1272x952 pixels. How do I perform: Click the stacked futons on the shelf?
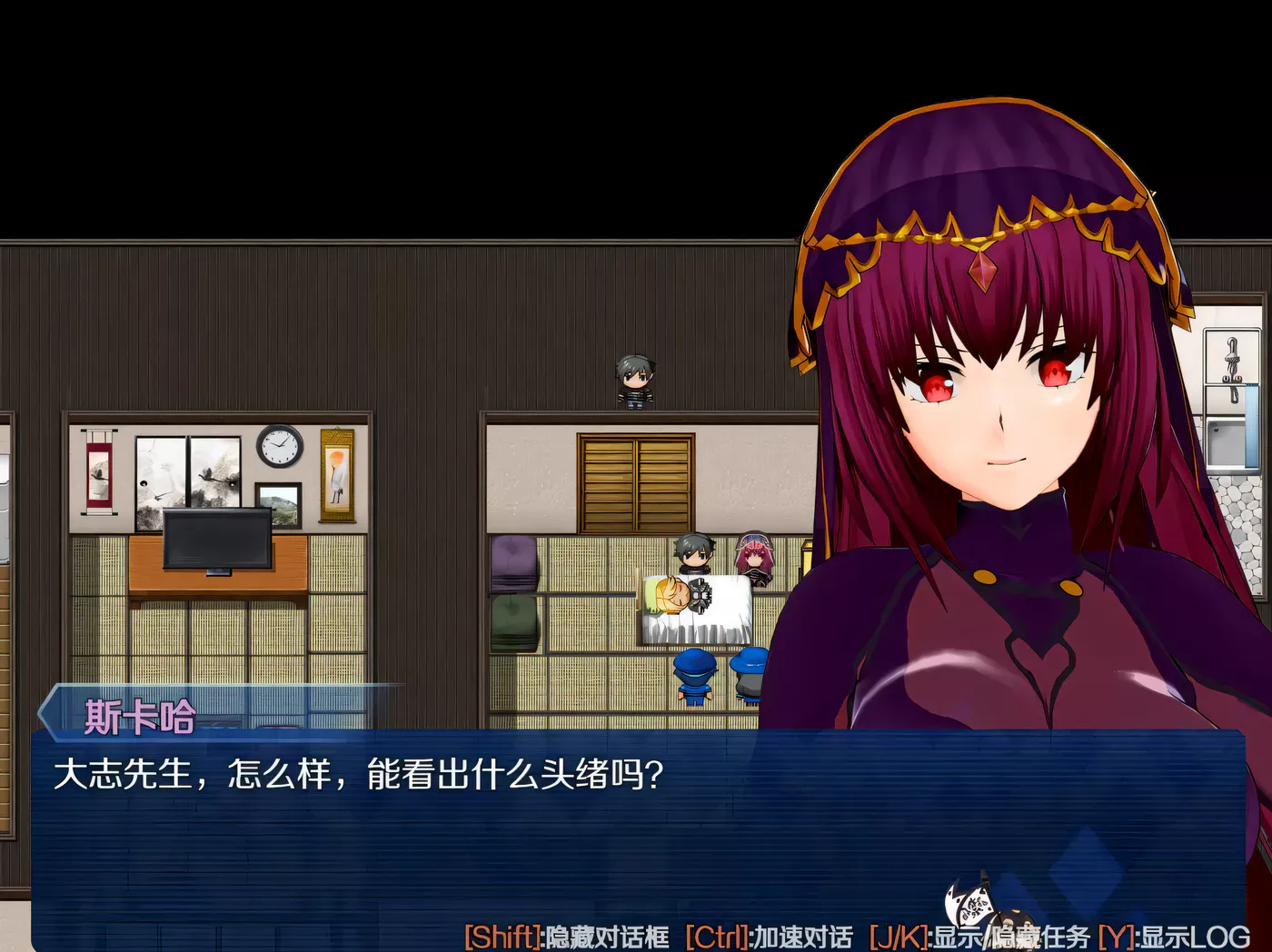click(x=513, y=590)
